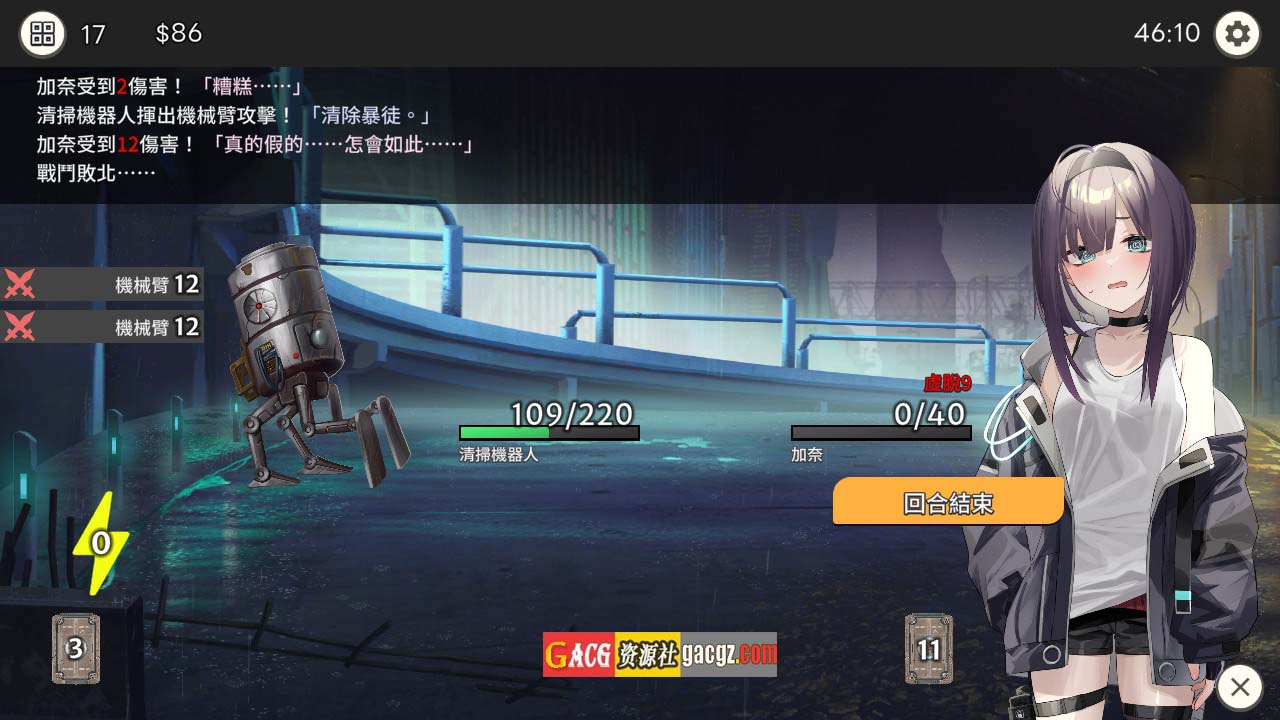Click the 回合結束 end turn button
Screen dimensions: 1280x720
coord(947,502)
